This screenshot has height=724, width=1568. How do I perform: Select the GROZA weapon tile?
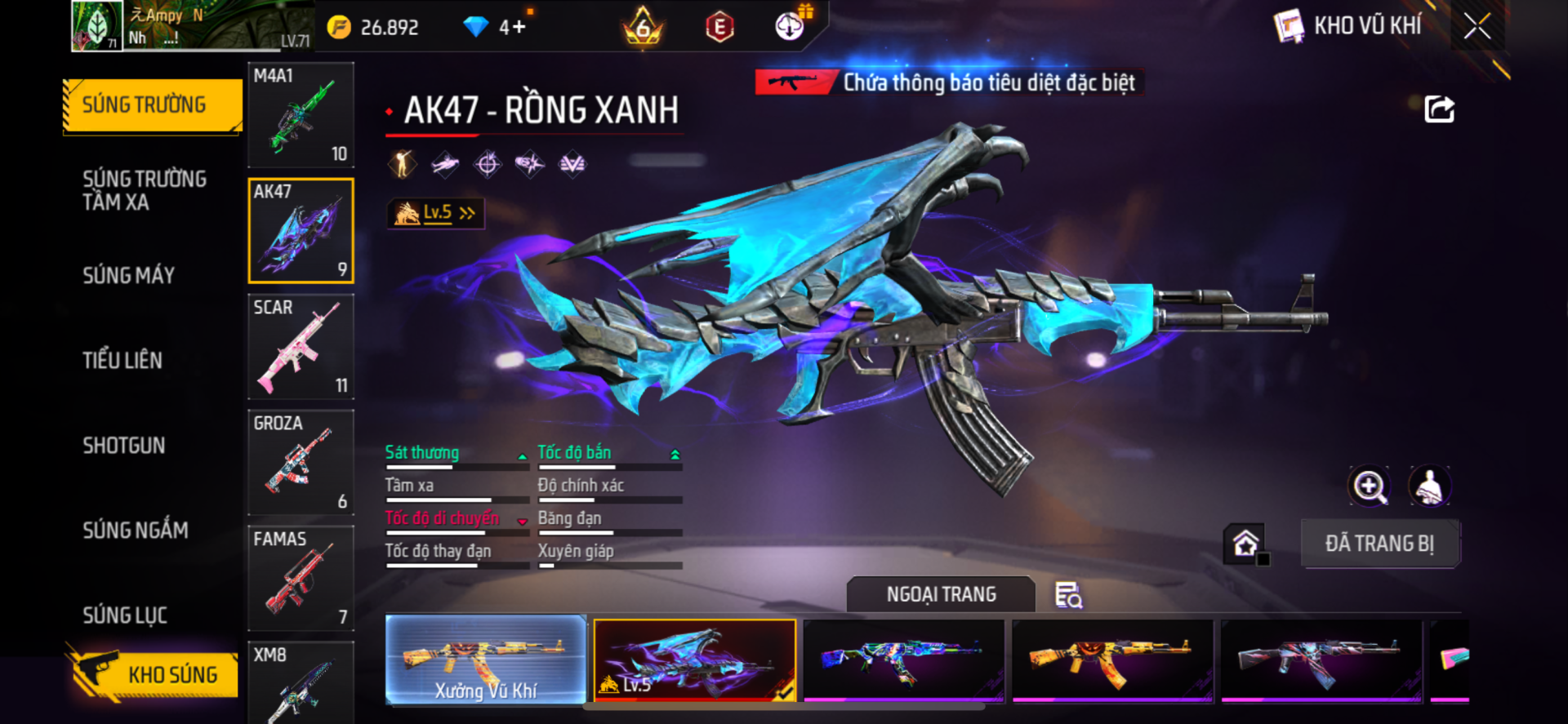coord(301,463)
